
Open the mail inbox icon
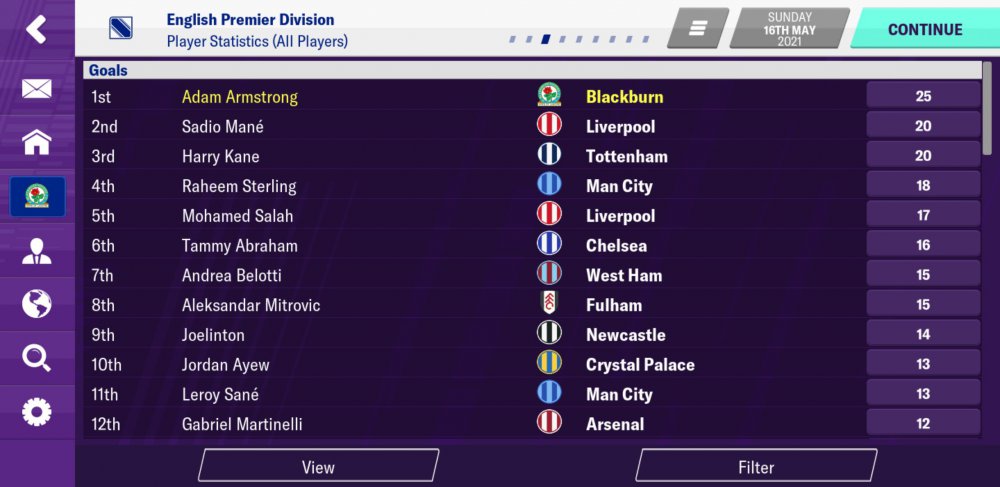(x=36, y=89)
